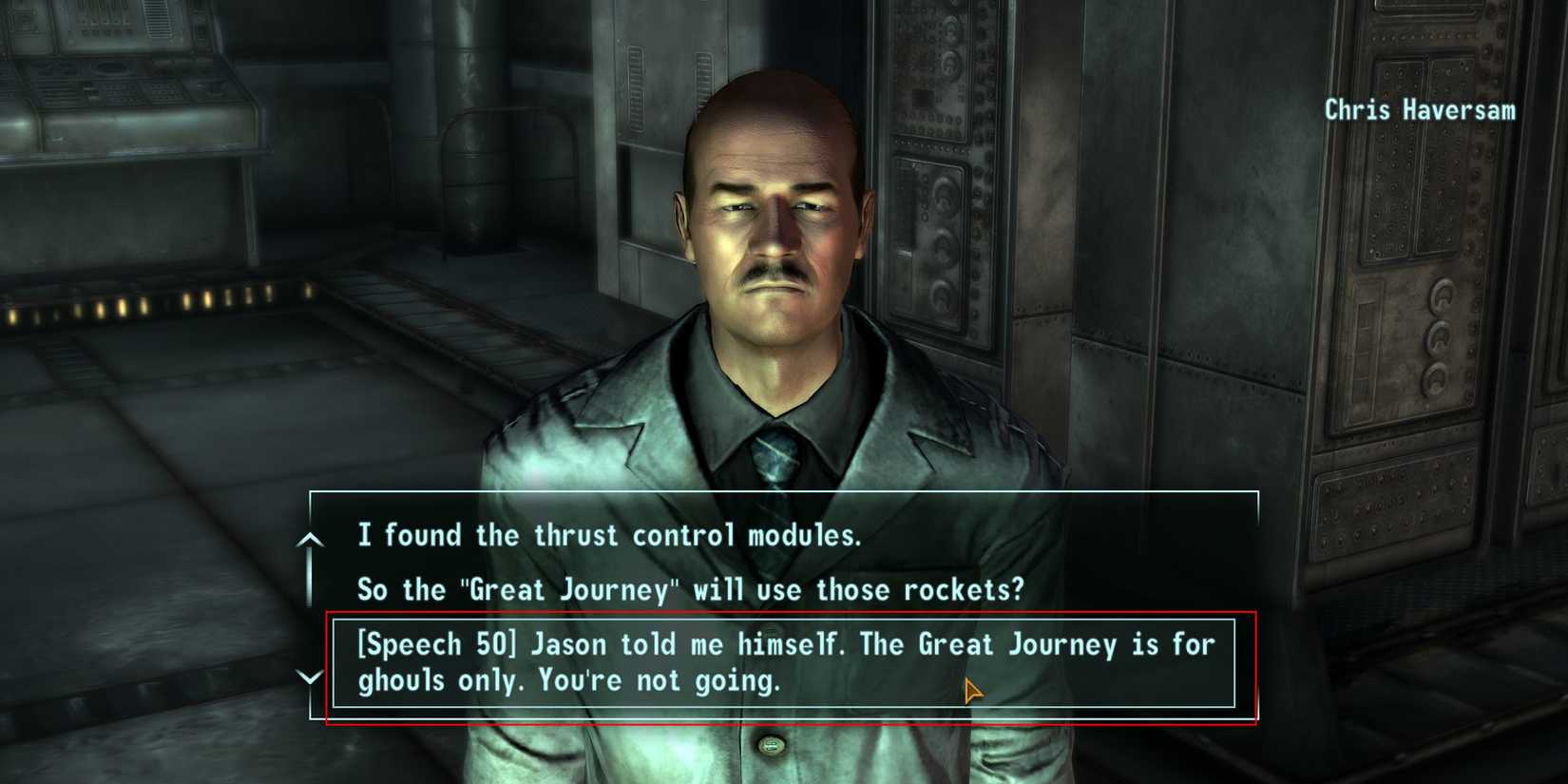1568x784 pixels.
Task: Click the Chris Haversam name label
Action: click(1420, 110)
